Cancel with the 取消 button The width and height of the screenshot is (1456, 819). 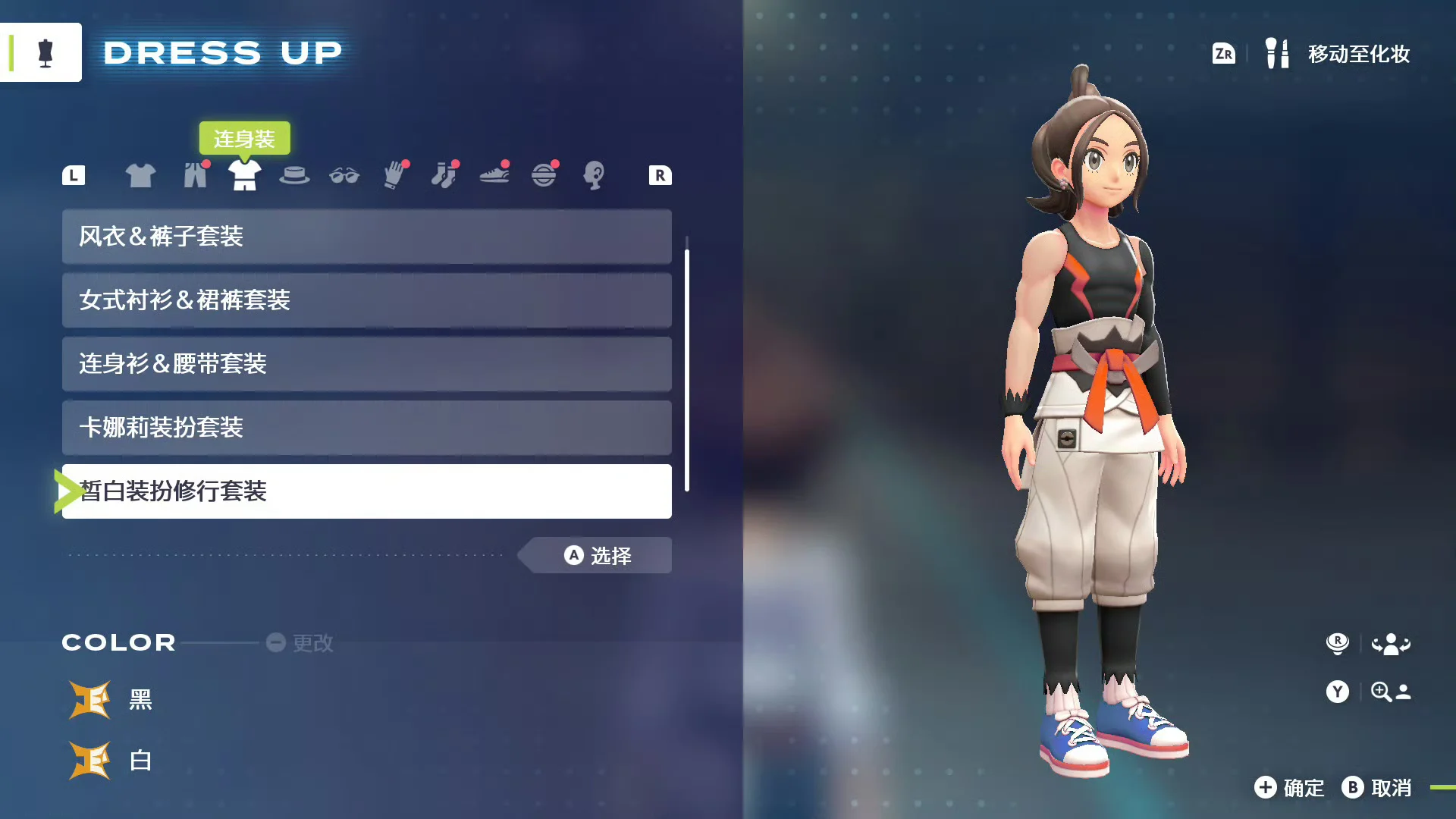click(x=1376, y=788)
